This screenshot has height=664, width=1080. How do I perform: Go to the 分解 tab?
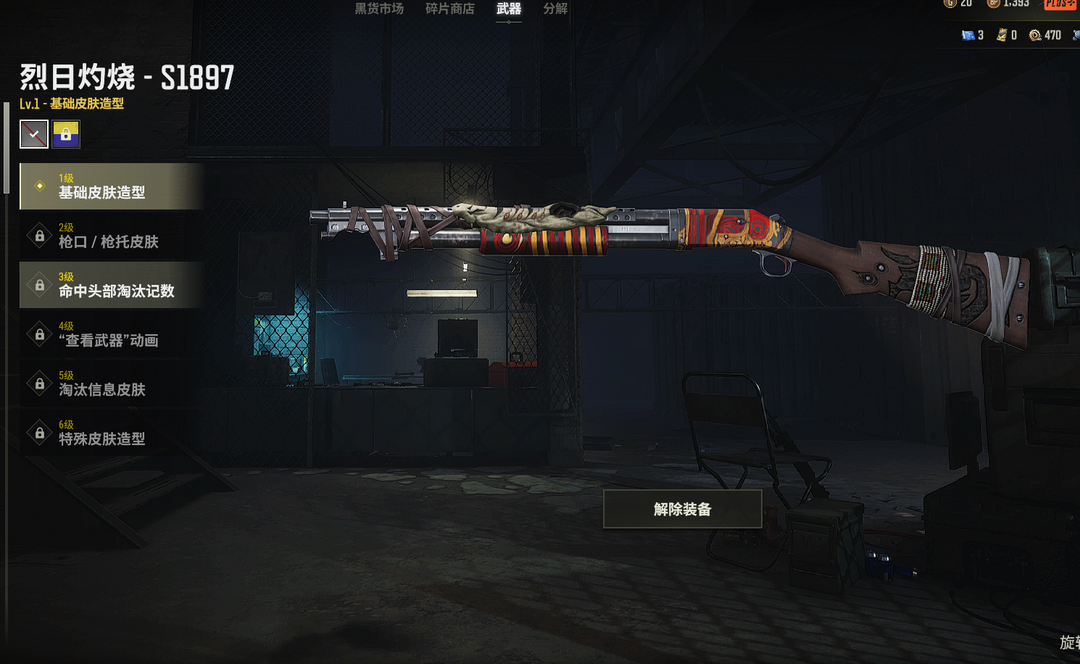tap(555, 9)
